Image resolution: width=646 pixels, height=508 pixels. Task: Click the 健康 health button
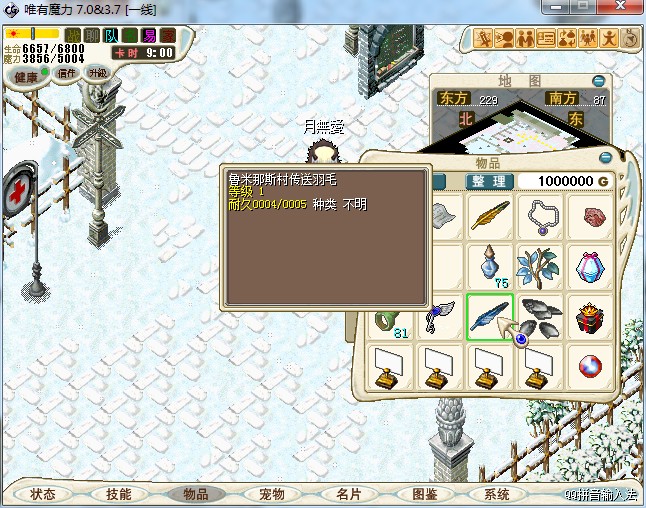tap(27, 76)
